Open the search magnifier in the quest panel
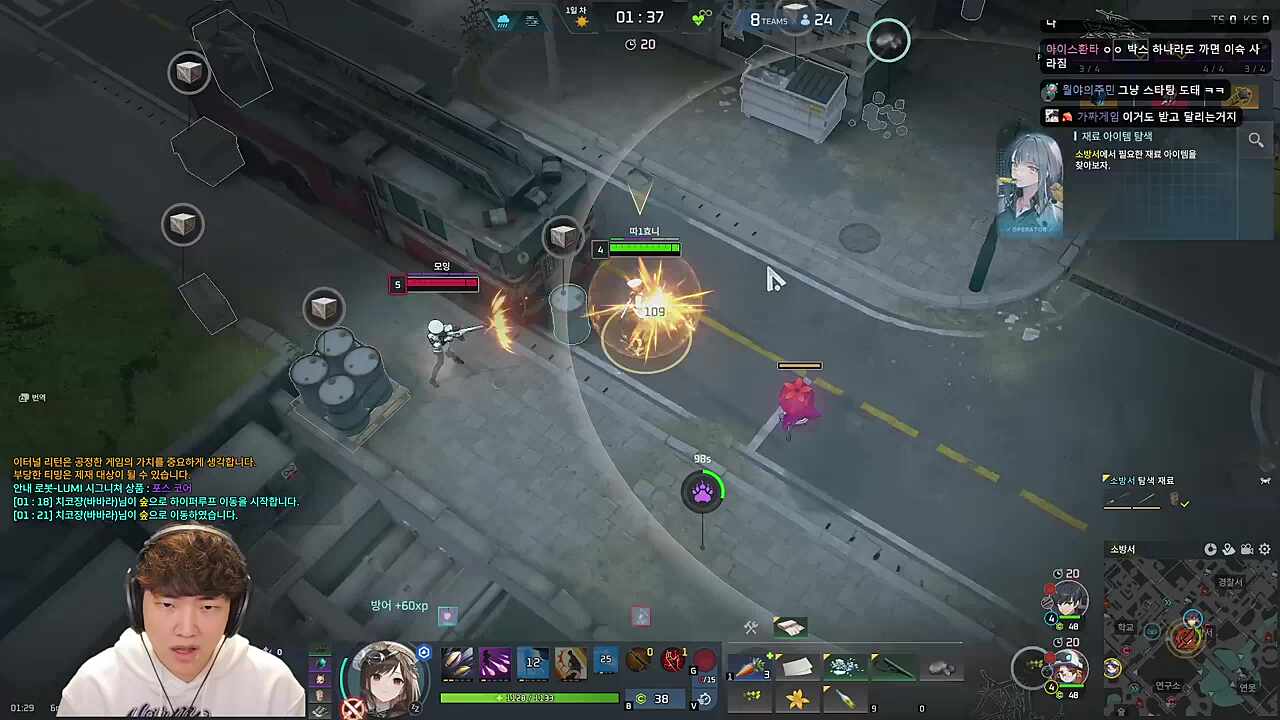 point(1256,140)
